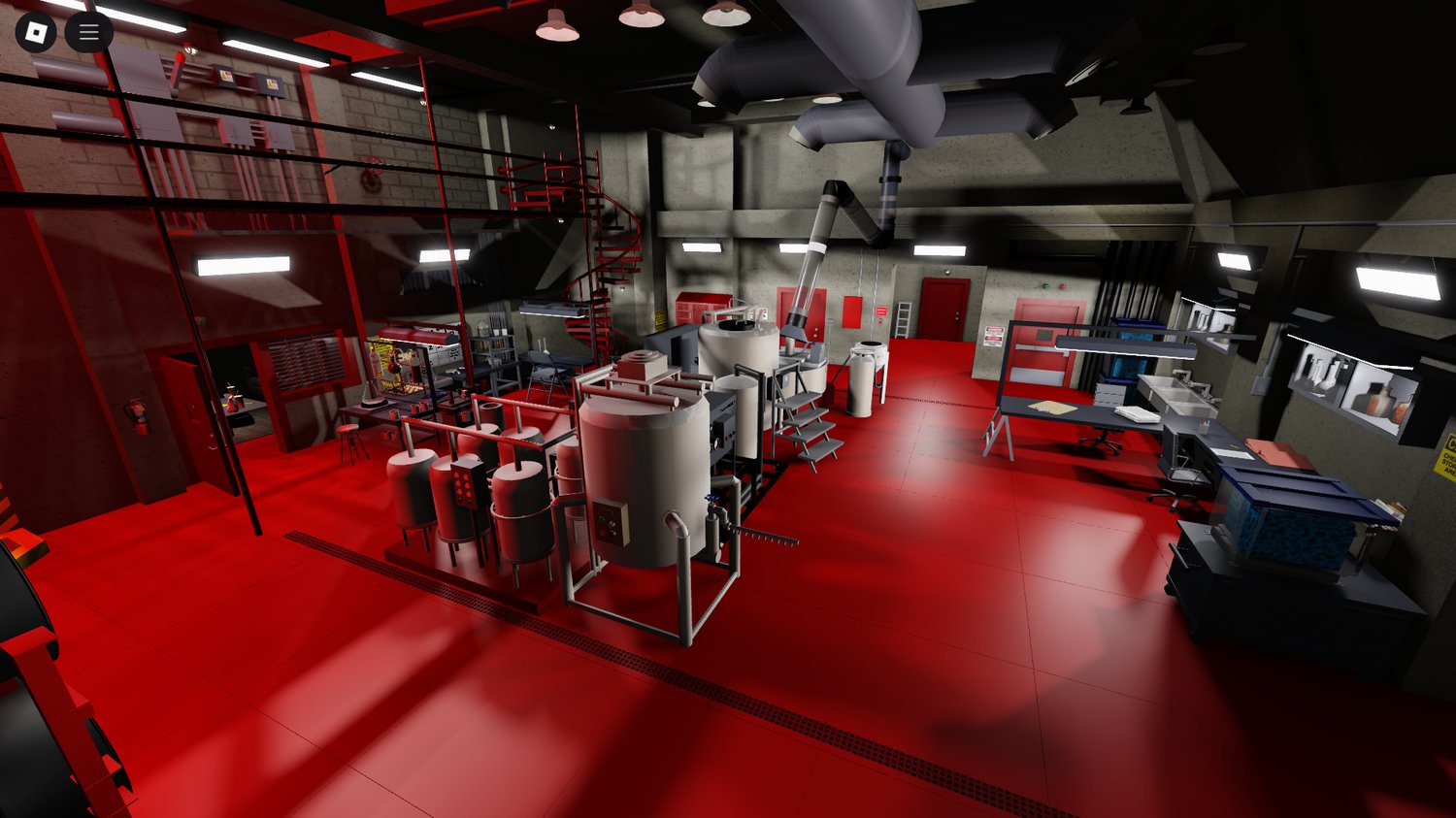Click the Erlenmeyer flask on the lab table

tap(366, 394)
